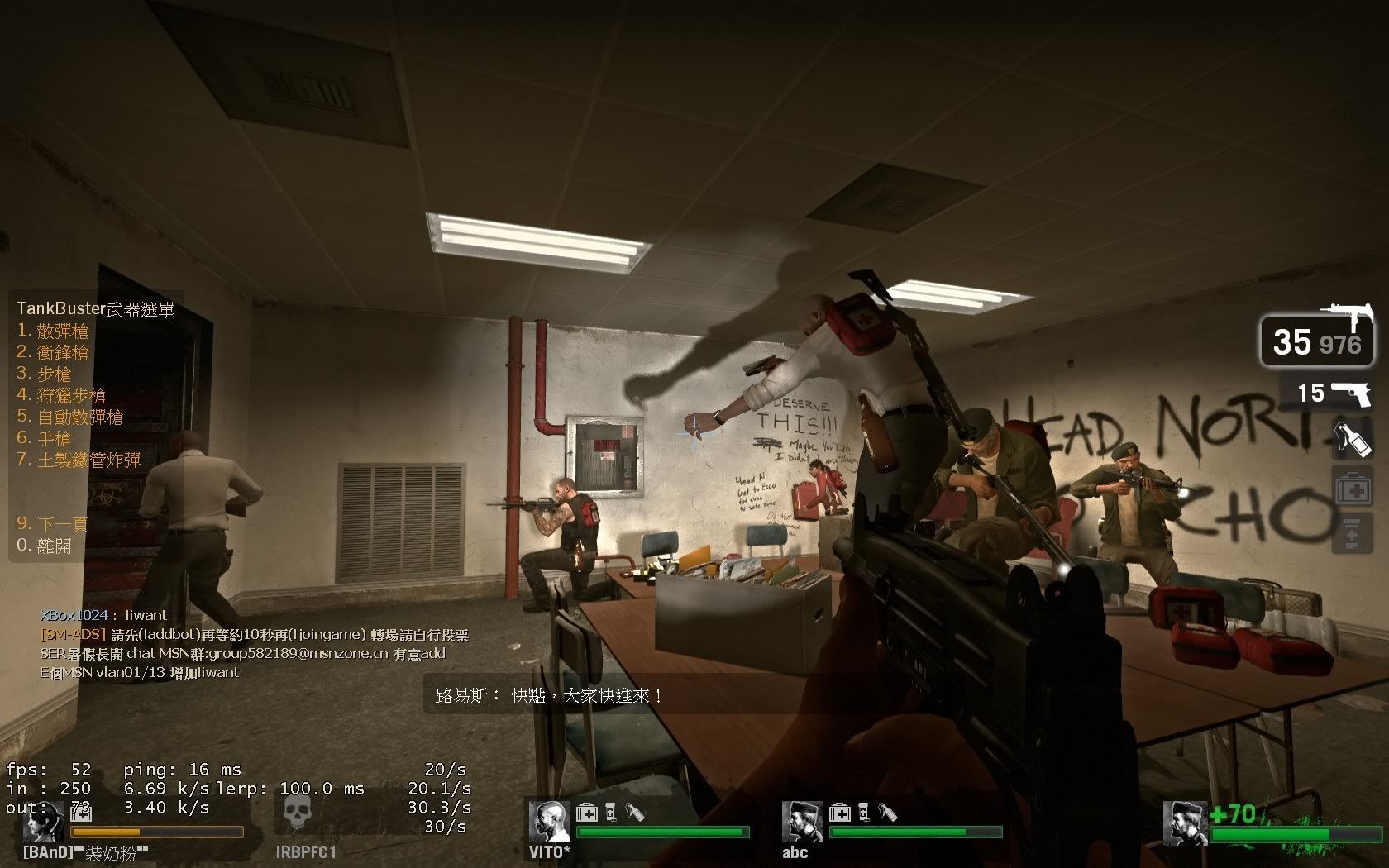
Task: Click VITO*'s teammate portrait
Action: [549, 821]
